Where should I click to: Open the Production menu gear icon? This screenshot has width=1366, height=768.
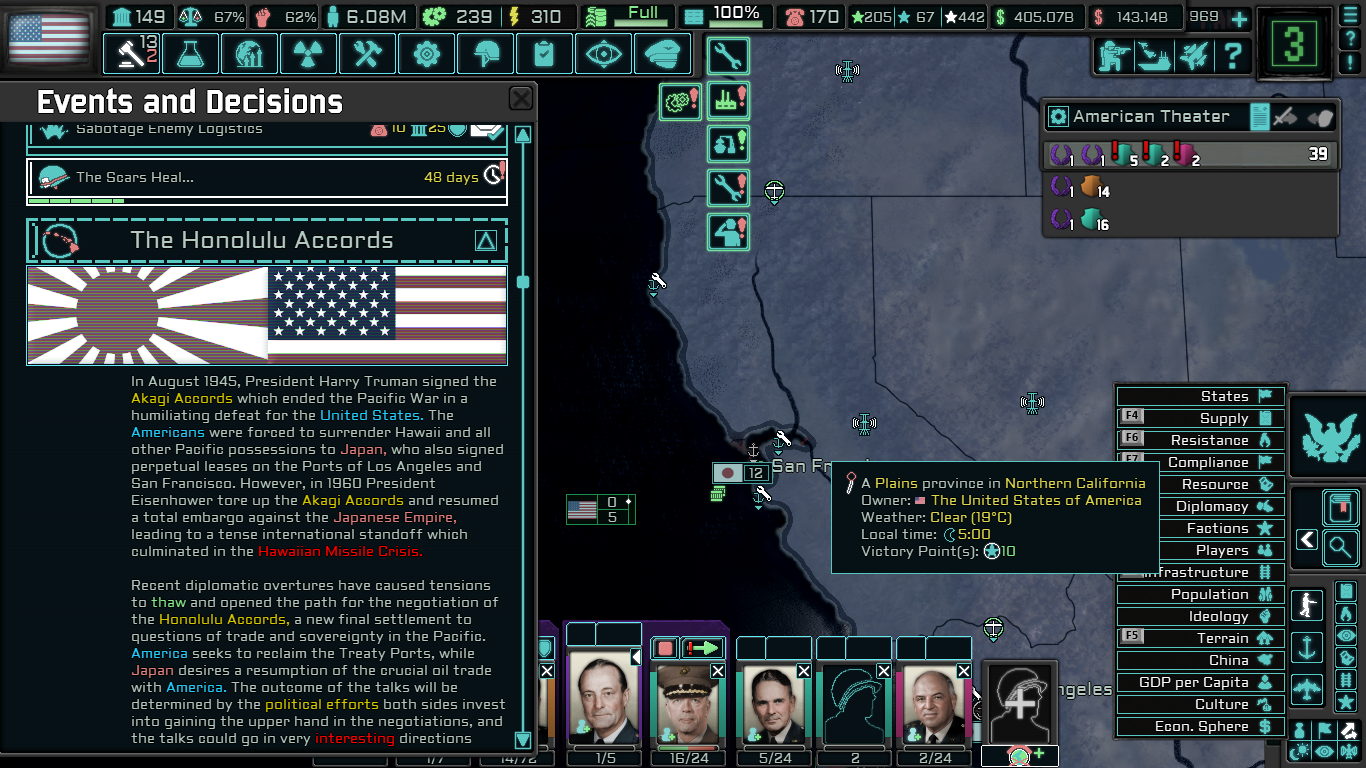pyautogui.click(x=426, y=54)
